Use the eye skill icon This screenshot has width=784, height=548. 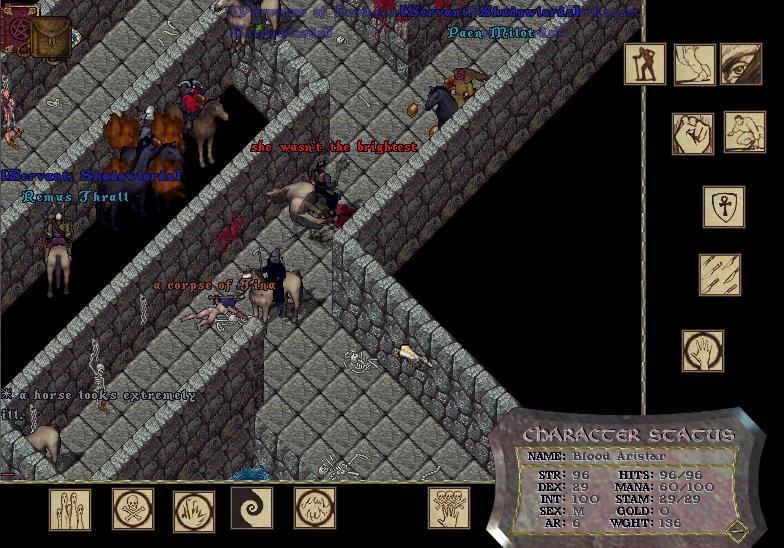coord(741,64)
